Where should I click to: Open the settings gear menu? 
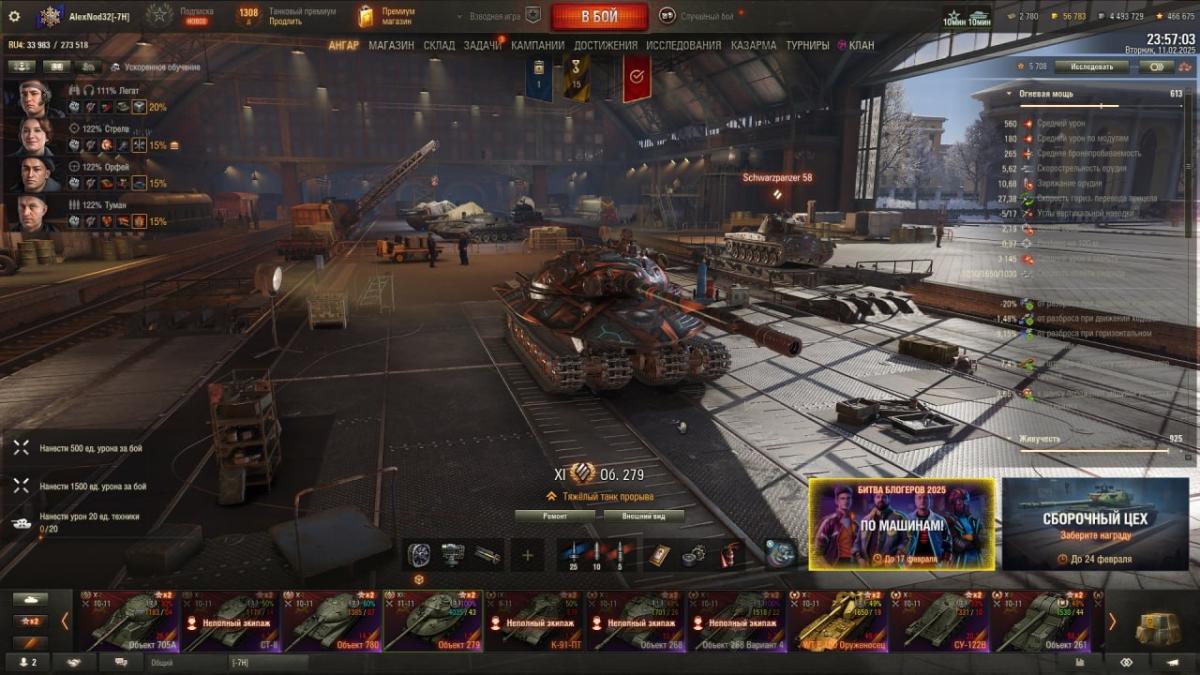tap(14, 16)
